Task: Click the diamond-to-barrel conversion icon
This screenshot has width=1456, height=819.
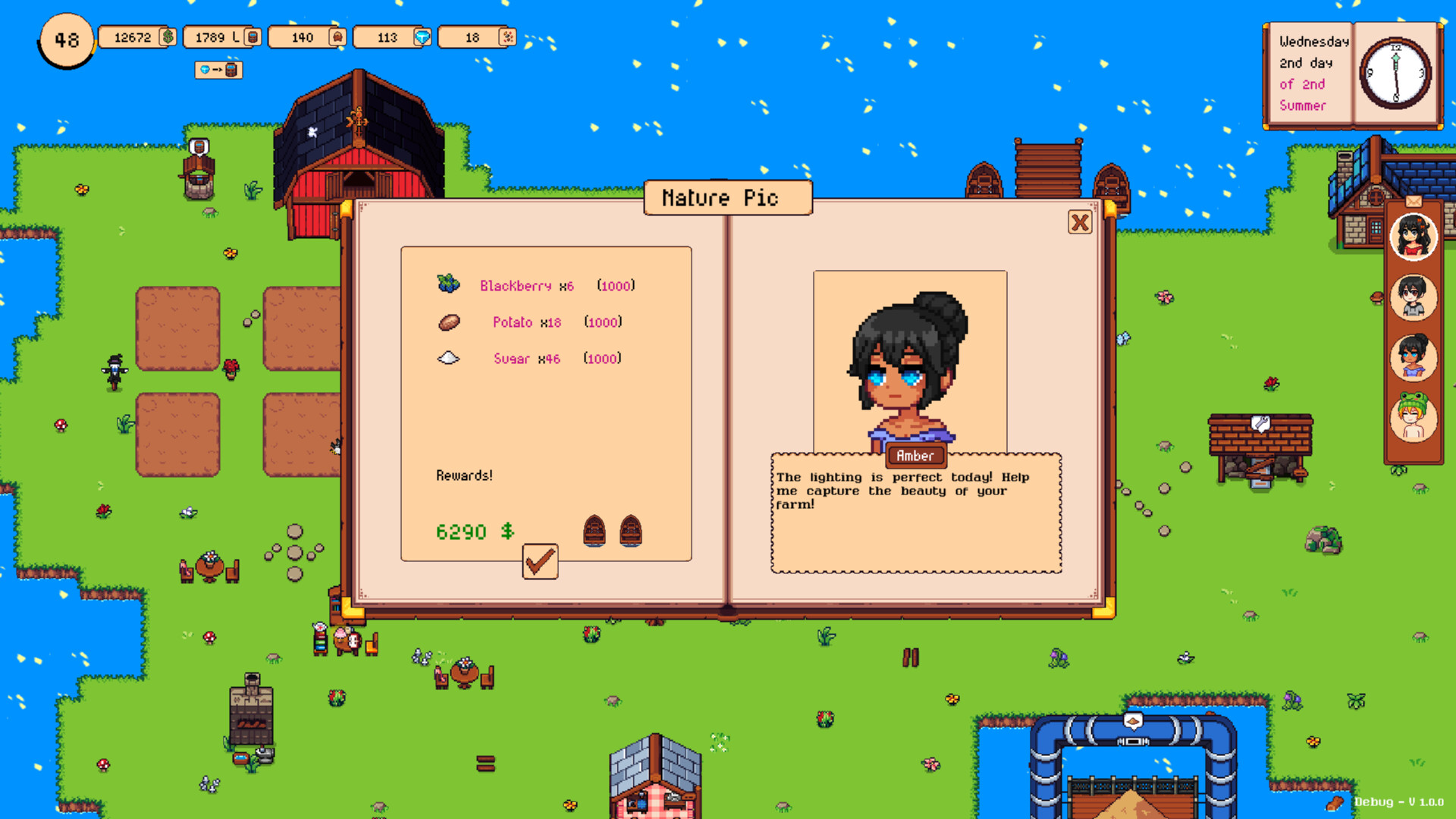Action: click(x=218, y=71)
